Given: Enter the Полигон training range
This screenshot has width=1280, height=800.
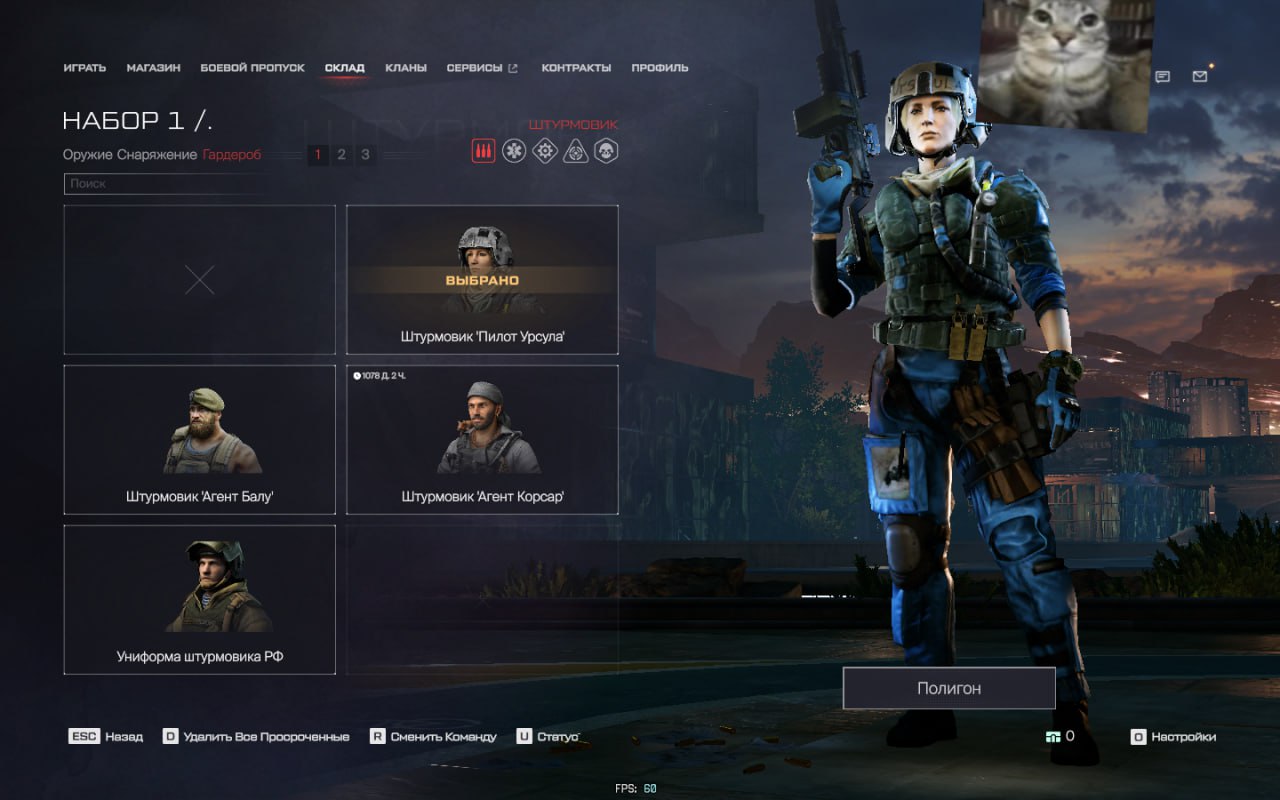Looking at the screenshot, I should tap(948, 688).
